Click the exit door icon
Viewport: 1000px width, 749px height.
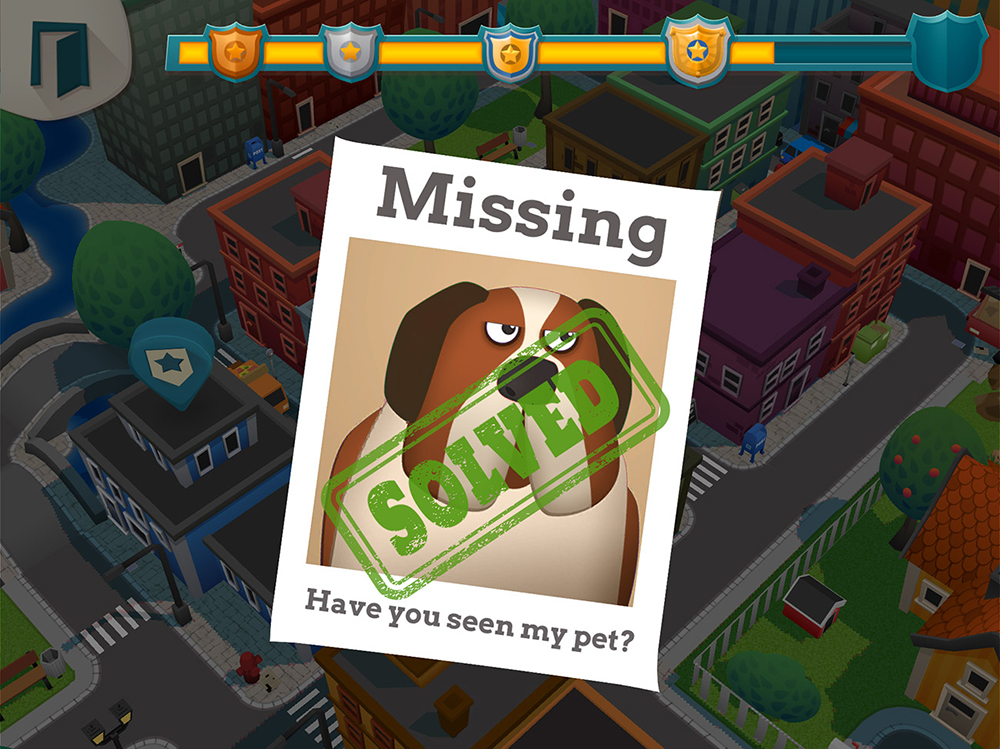point(58,57)
